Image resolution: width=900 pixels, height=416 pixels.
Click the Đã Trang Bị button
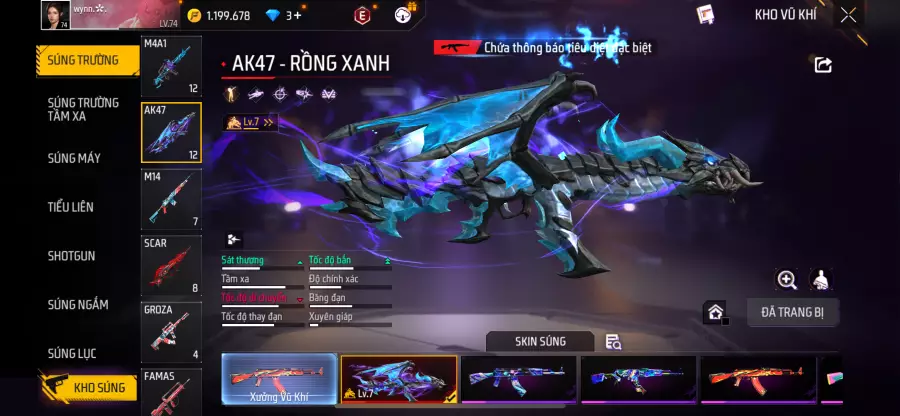[792, 312]
